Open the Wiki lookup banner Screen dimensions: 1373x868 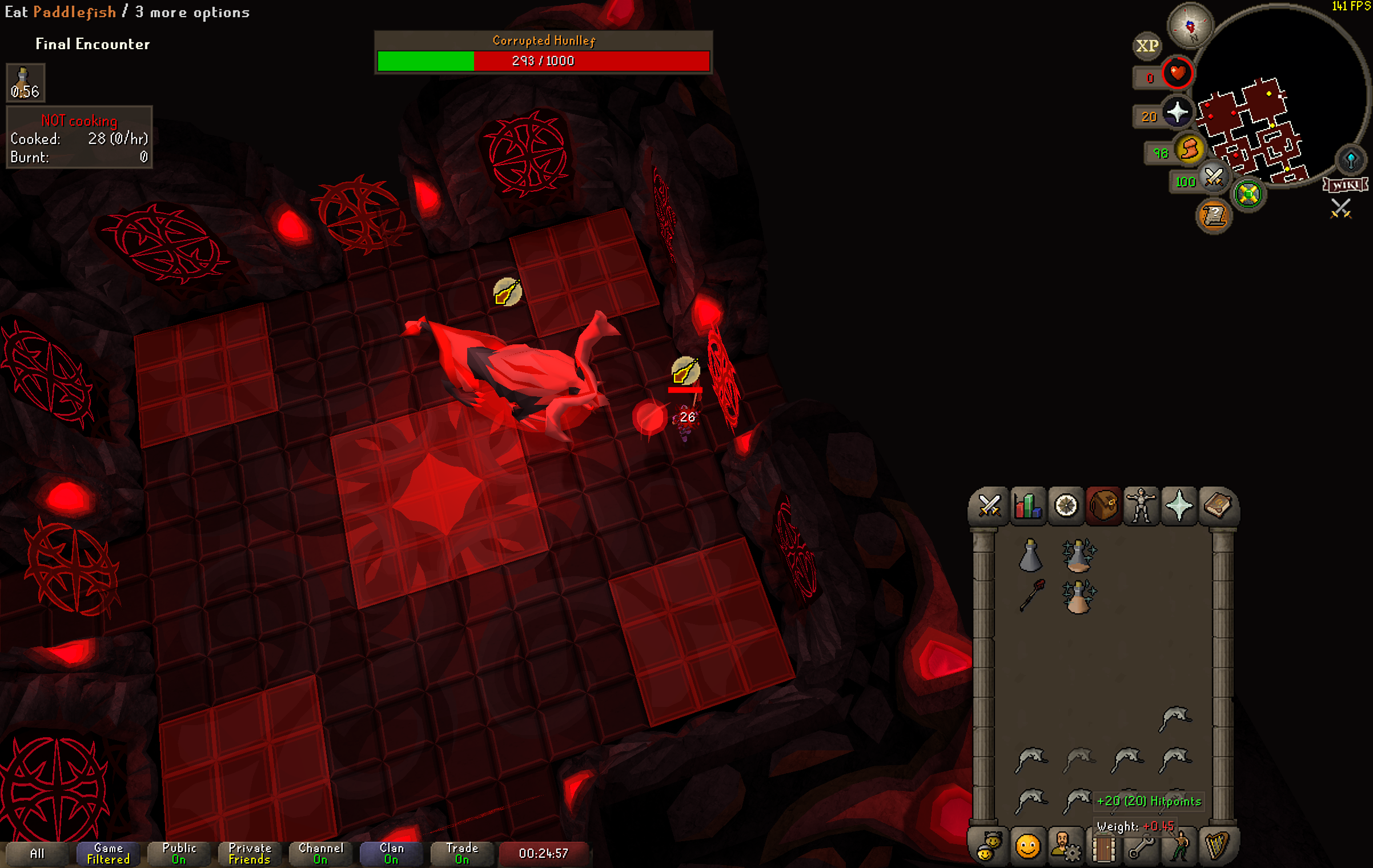[1346, 185]
